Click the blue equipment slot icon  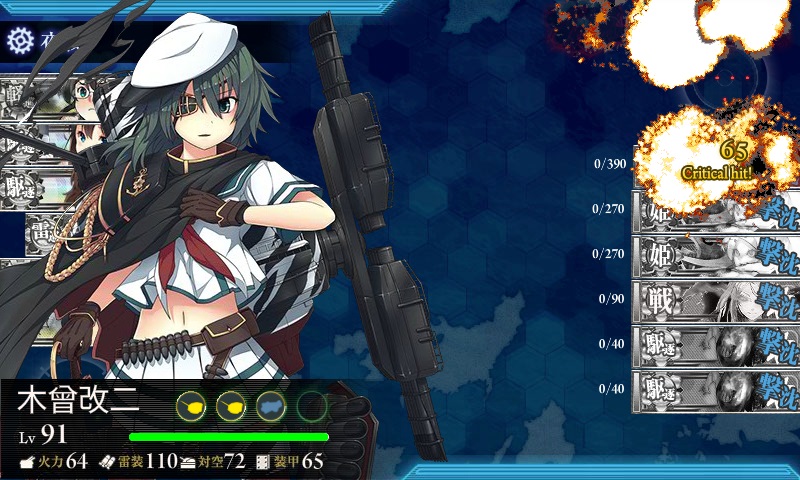pyautogui.click(x=272, y=406)
